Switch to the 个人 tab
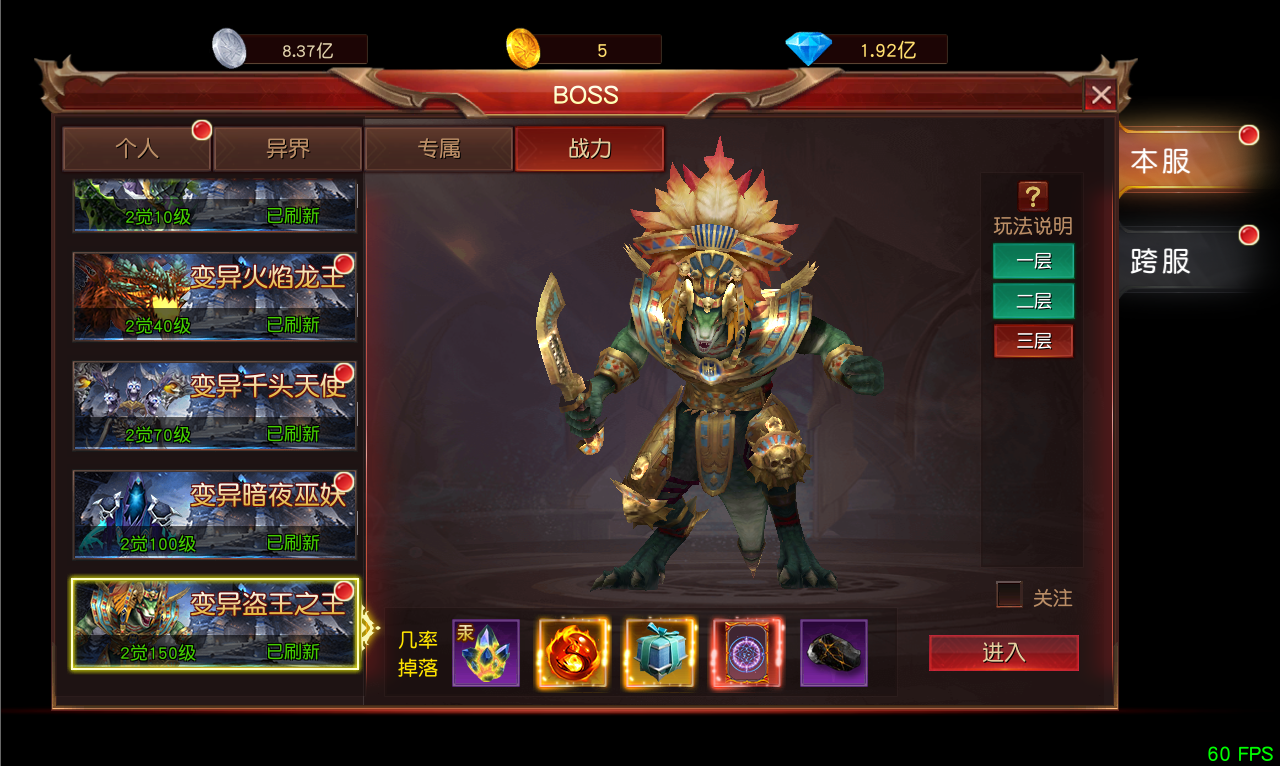Viewport: 1280px width, 766px height. (x=137, y=149)
